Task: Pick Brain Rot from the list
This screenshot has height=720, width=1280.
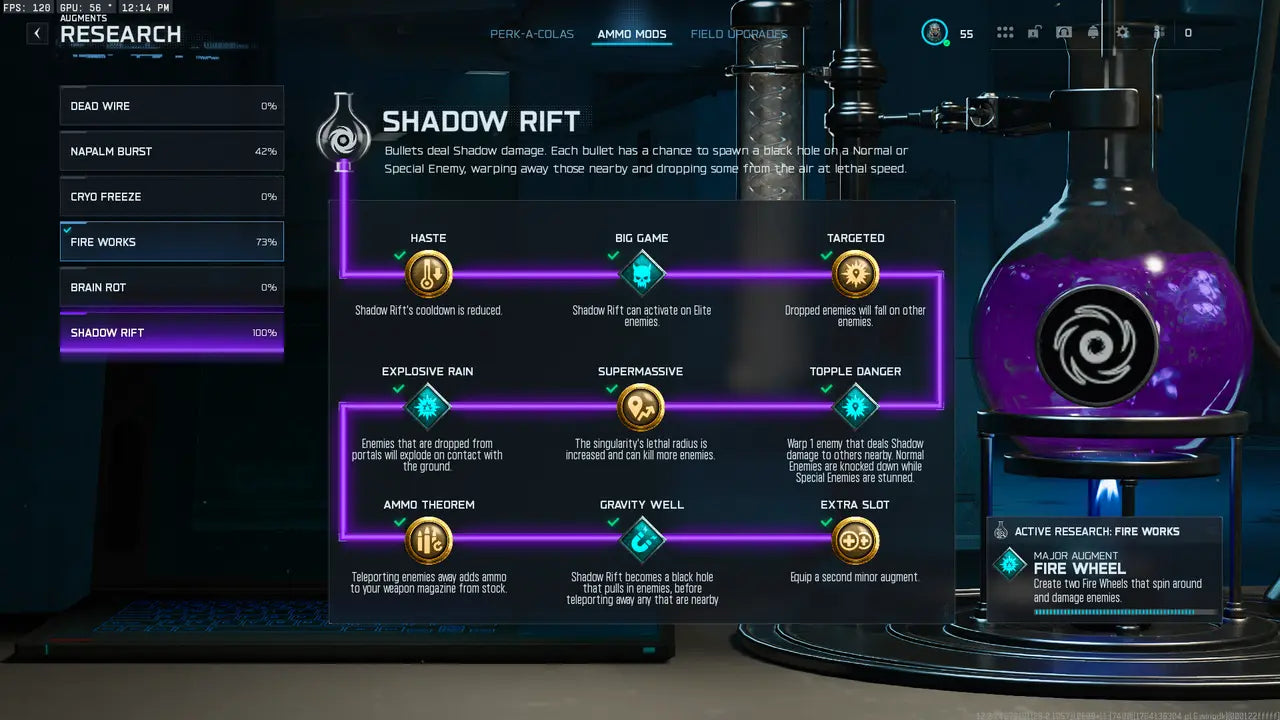Action: (x=171, y=287)
